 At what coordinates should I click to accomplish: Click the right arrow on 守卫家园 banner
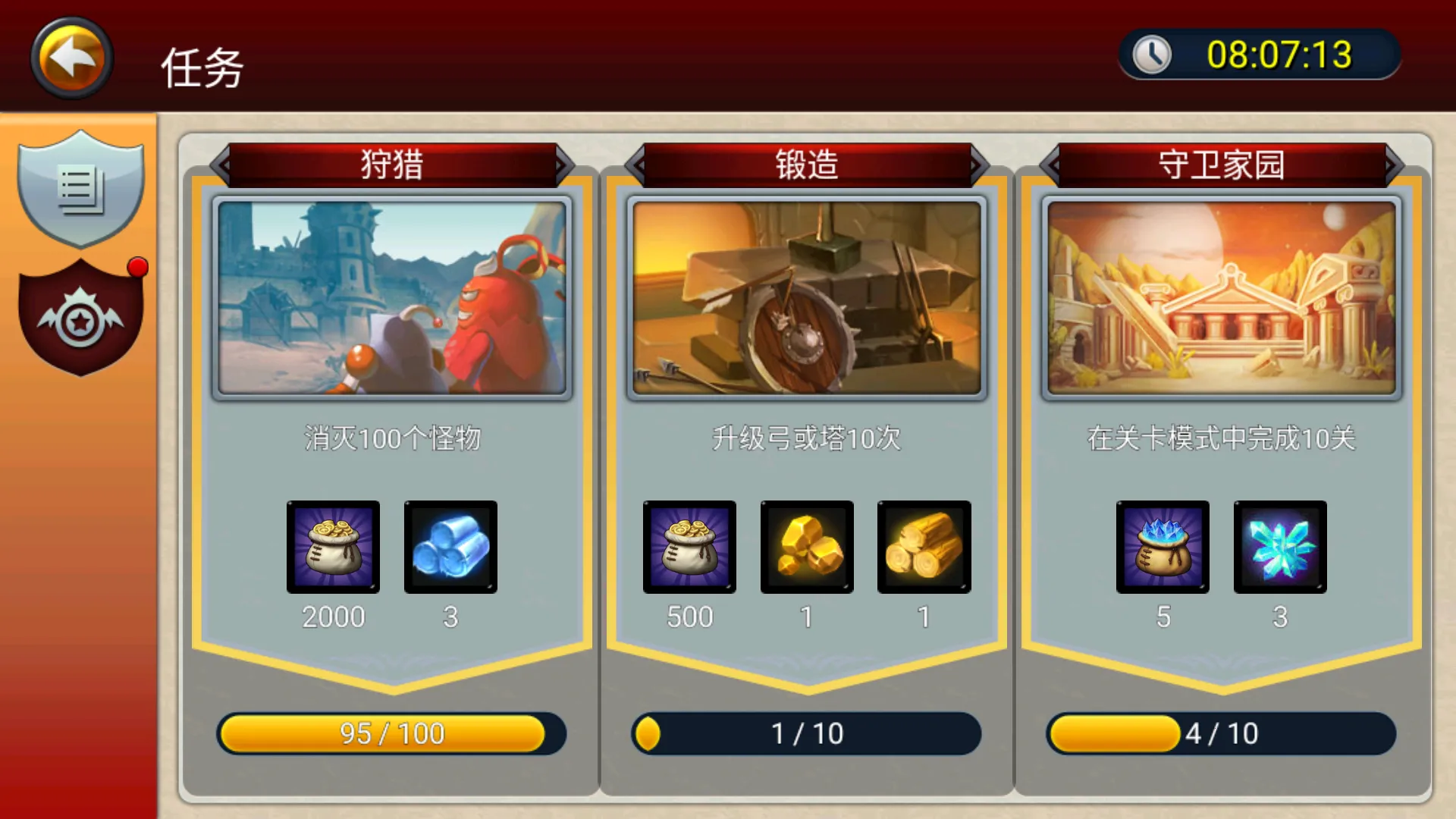click(1392, 165)
